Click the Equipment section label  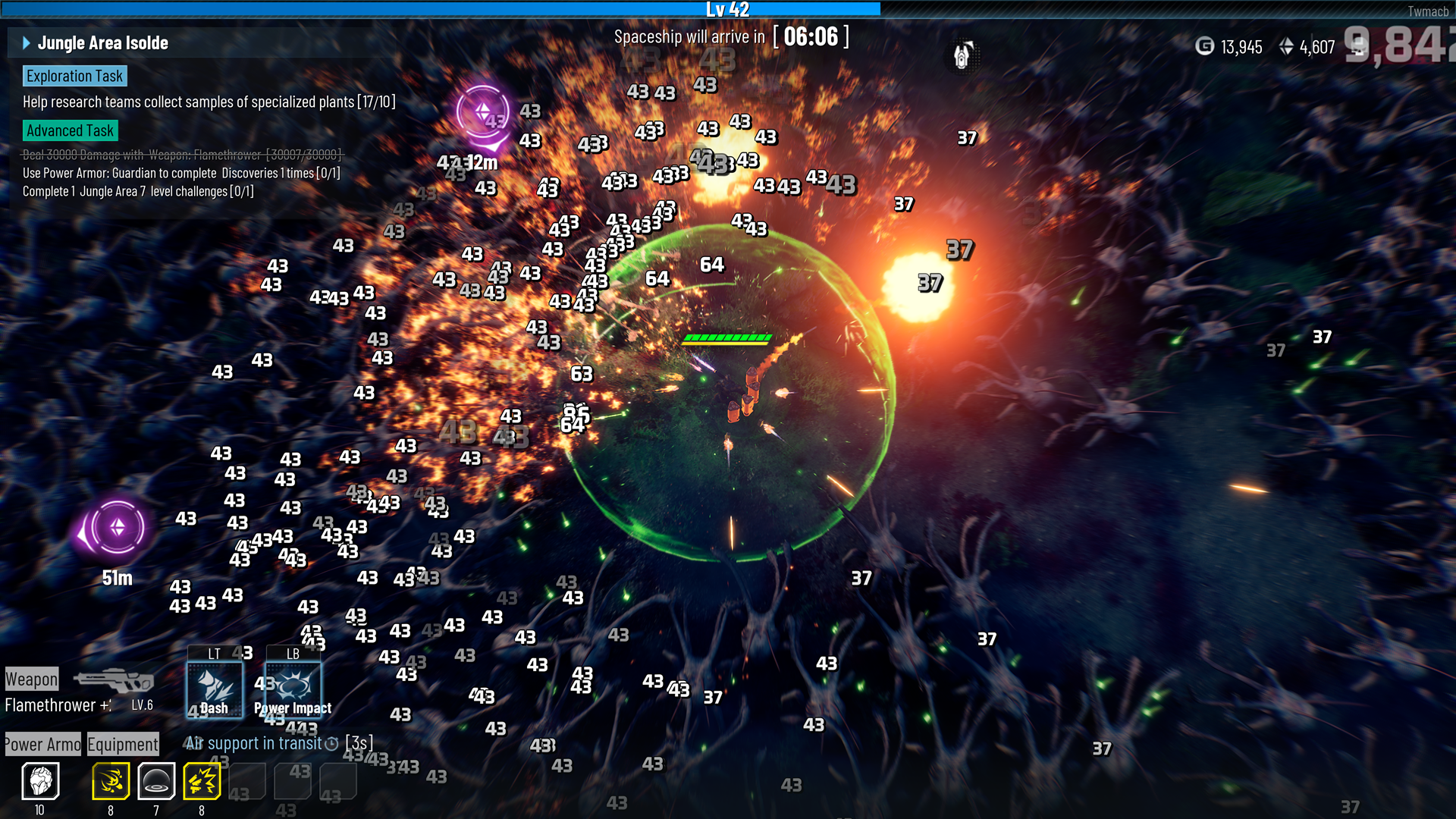(123, 745)
